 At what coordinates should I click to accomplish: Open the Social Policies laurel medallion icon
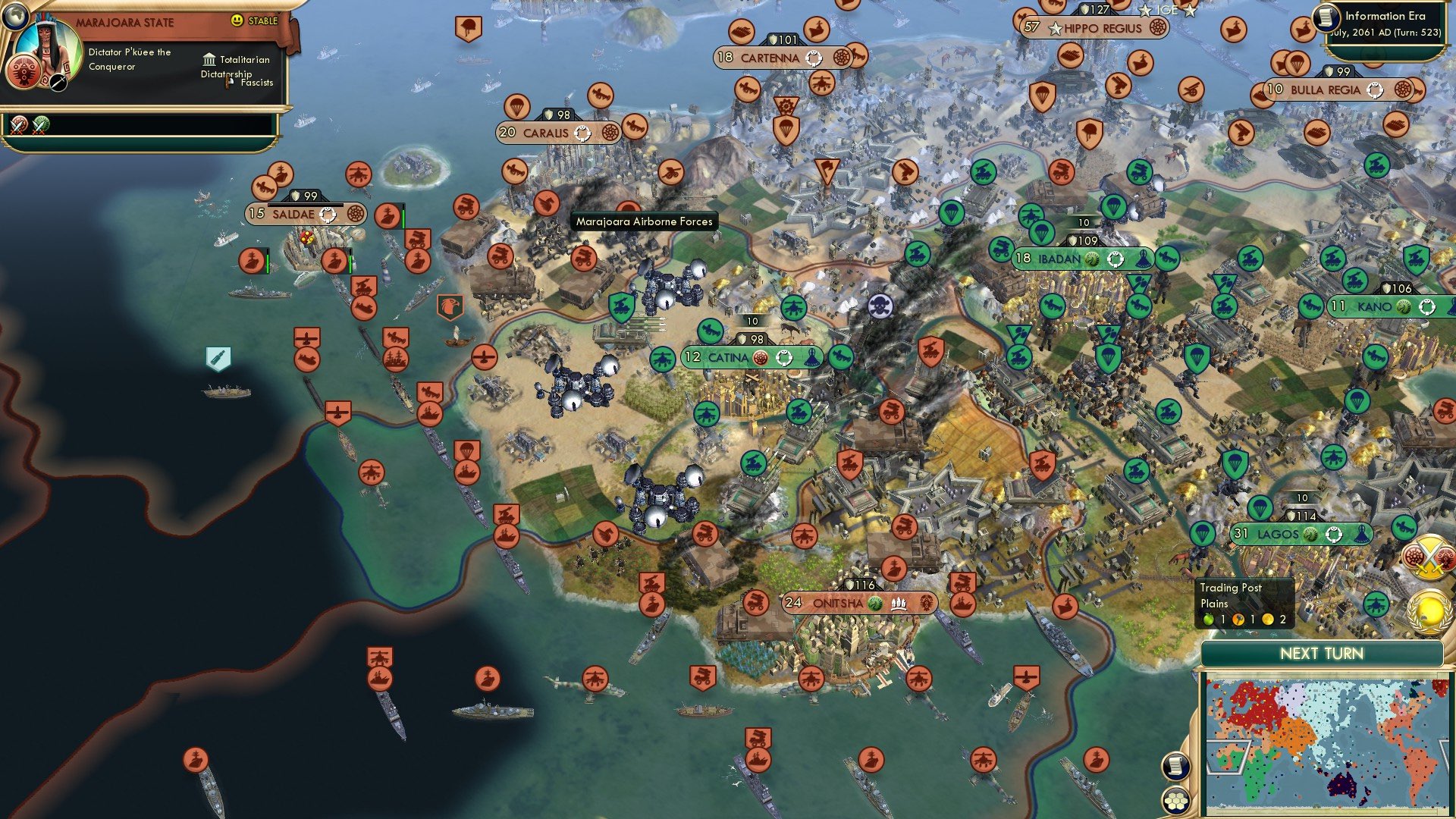coord(1428,610)
